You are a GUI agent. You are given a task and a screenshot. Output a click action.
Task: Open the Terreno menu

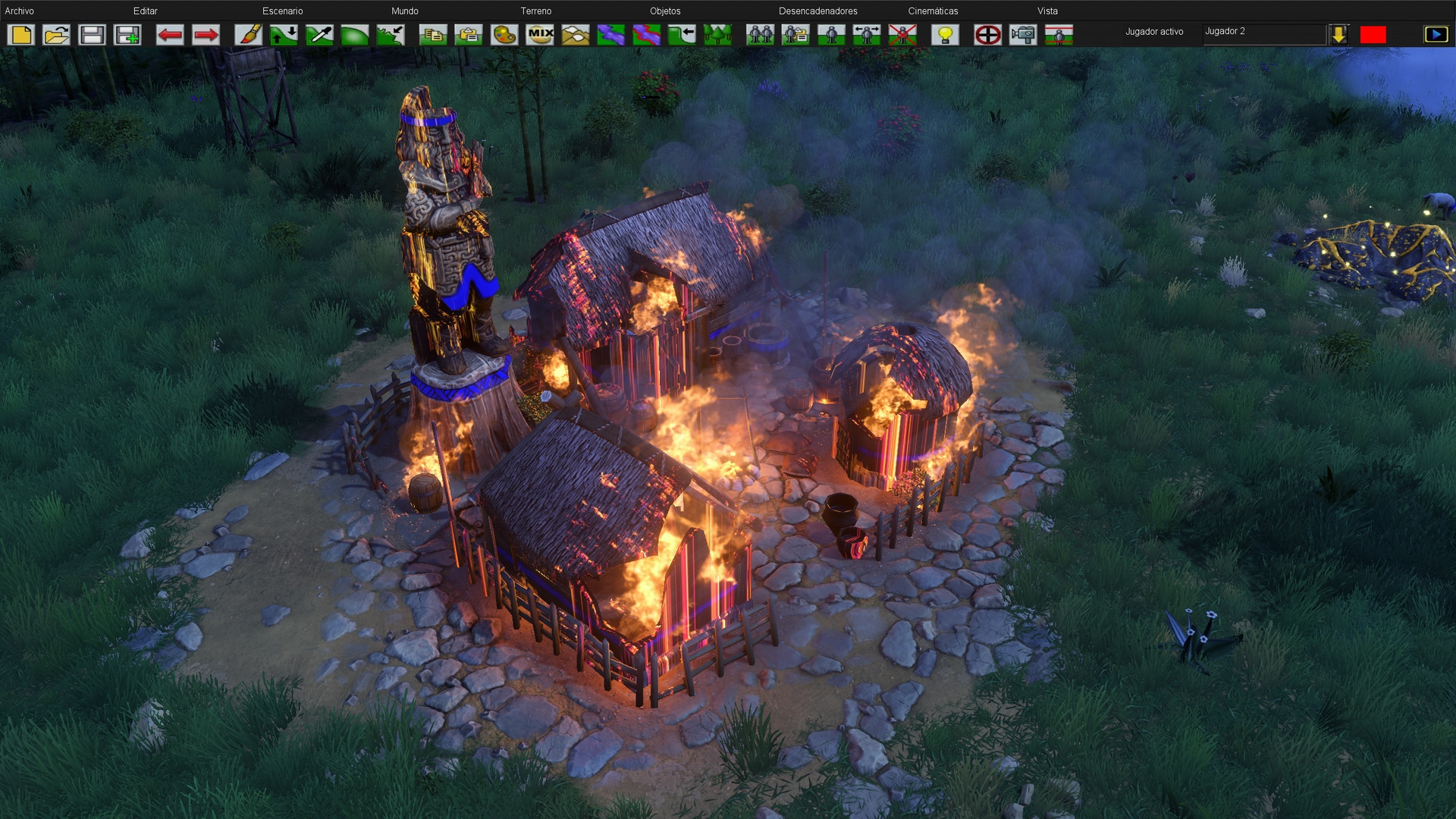[x=535, y=11]
